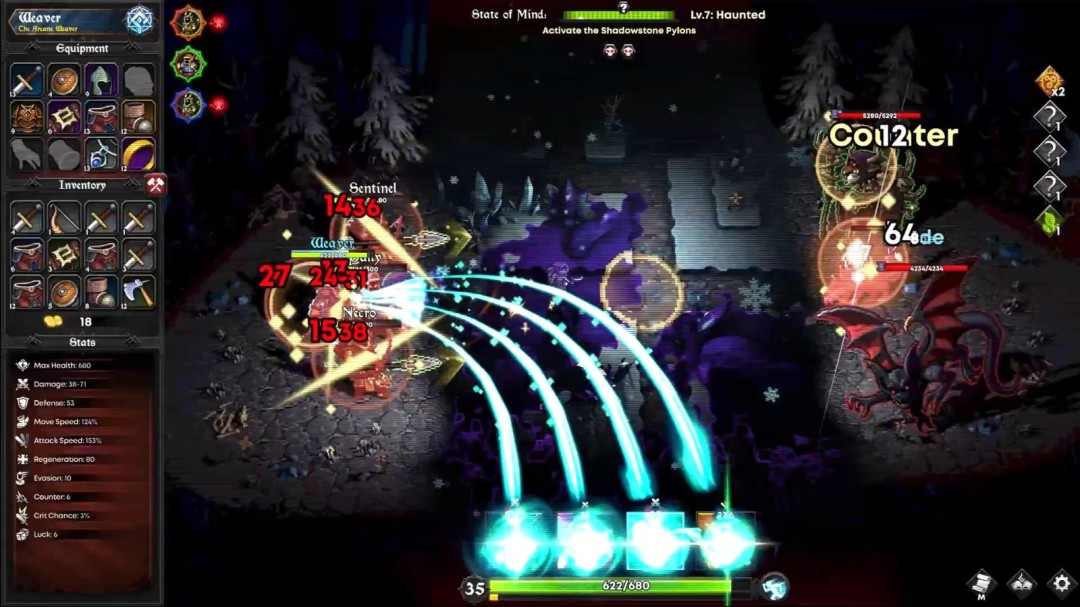
Task: Select the equipped blue amulet slot
Action: (101, 154)
